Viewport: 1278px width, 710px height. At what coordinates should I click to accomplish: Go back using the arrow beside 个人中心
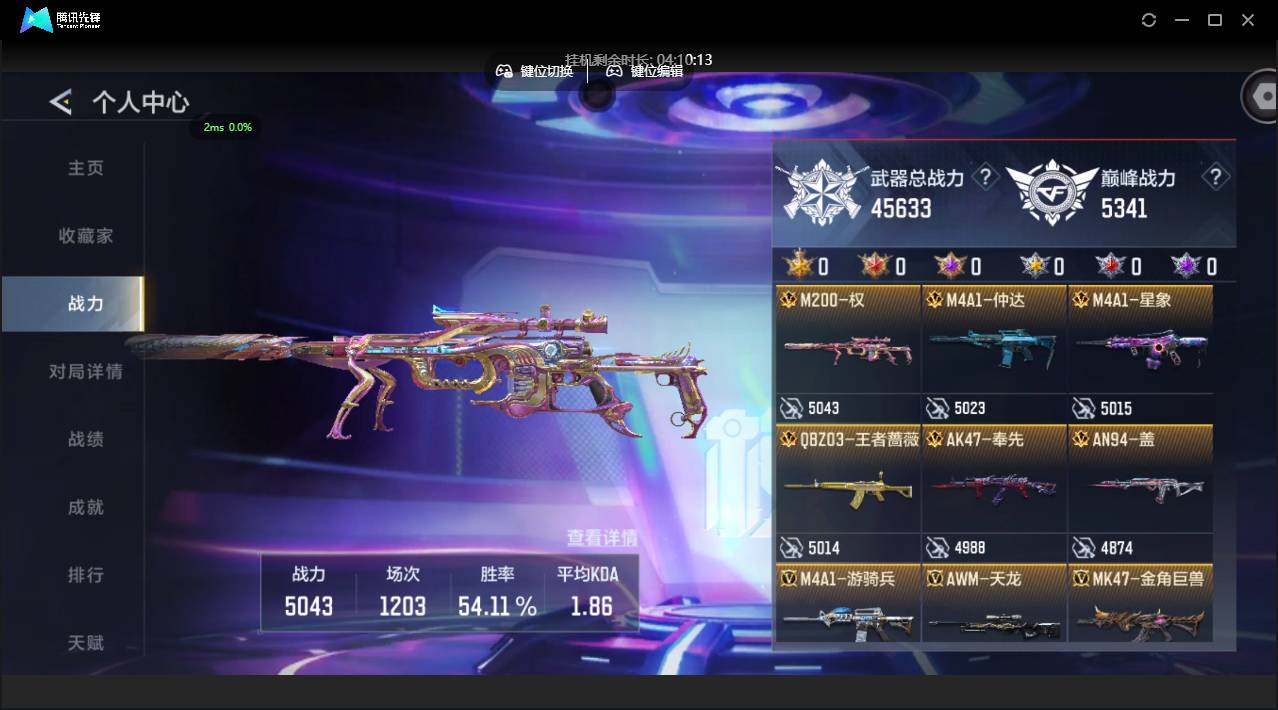[61, 101]
